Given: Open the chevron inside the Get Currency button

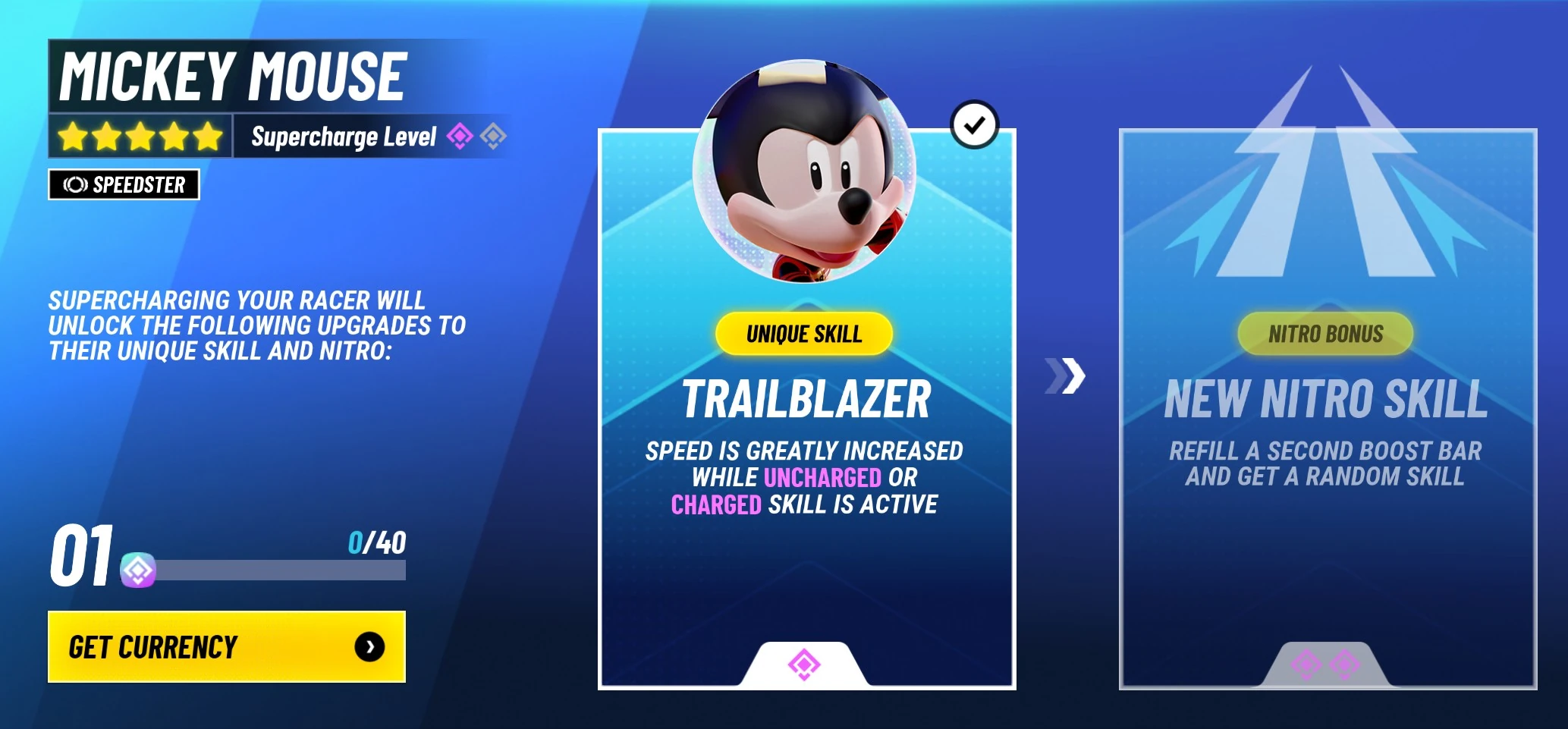Looking at the screenshot, I should 371,646.
